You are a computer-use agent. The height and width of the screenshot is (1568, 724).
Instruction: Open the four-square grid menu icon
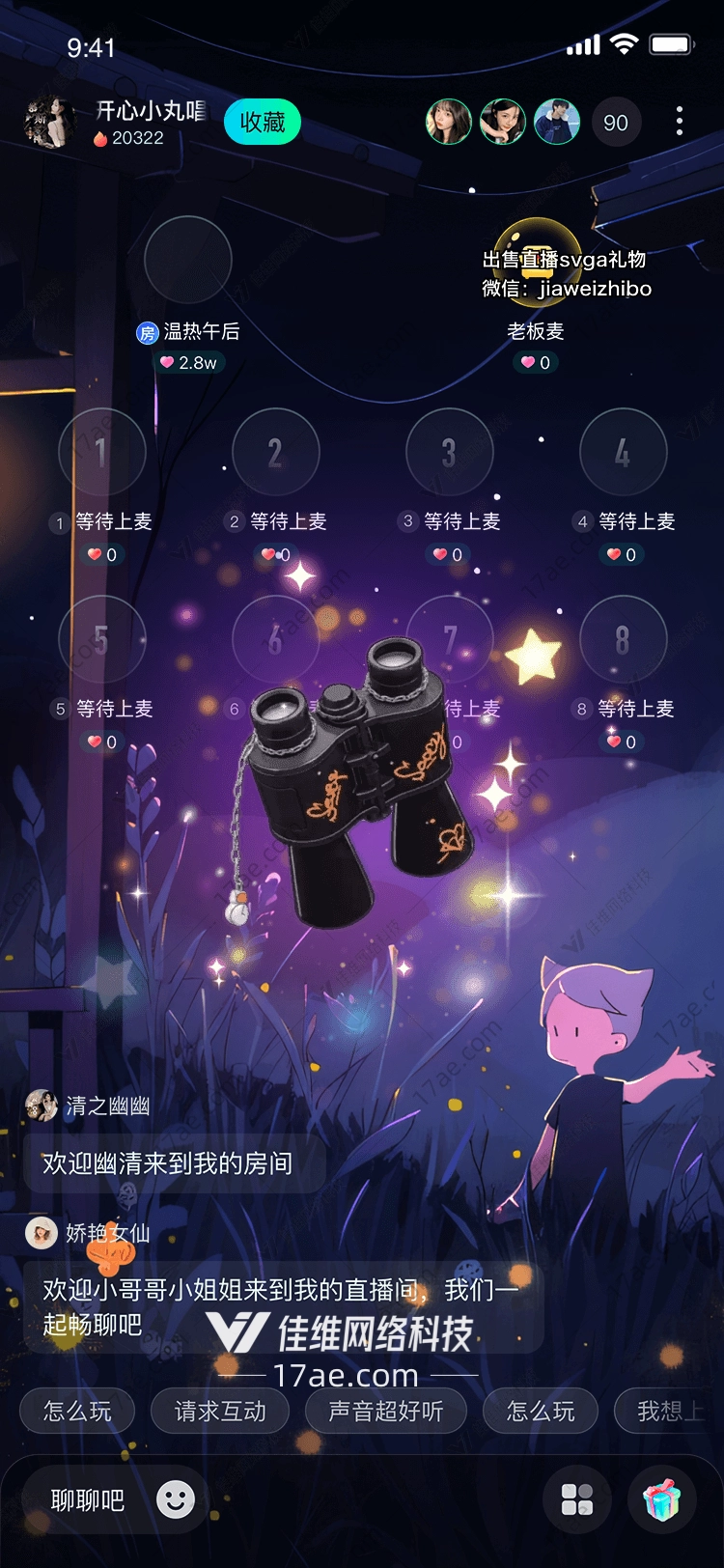tap(577, 1499)
